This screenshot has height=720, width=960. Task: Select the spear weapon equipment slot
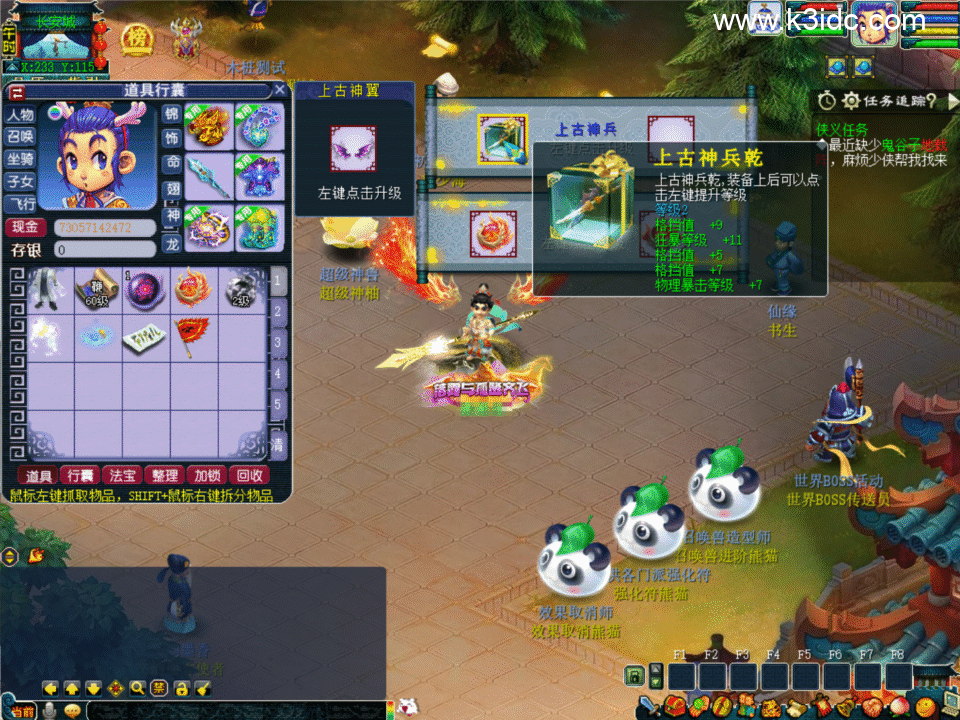tap(211, 176)
